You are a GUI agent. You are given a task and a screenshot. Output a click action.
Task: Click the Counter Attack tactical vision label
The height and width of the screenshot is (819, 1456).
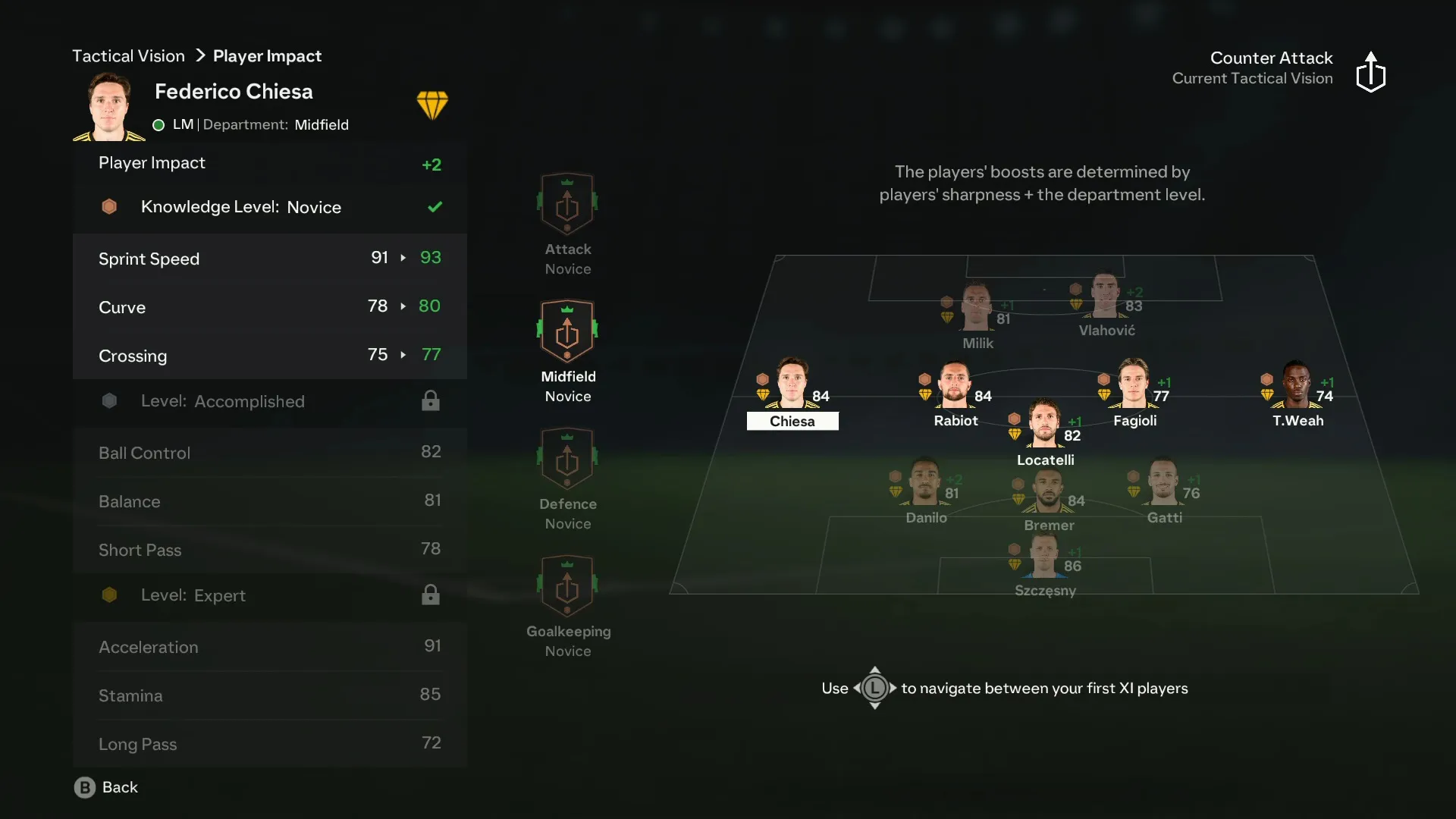tap(1271, 58)
